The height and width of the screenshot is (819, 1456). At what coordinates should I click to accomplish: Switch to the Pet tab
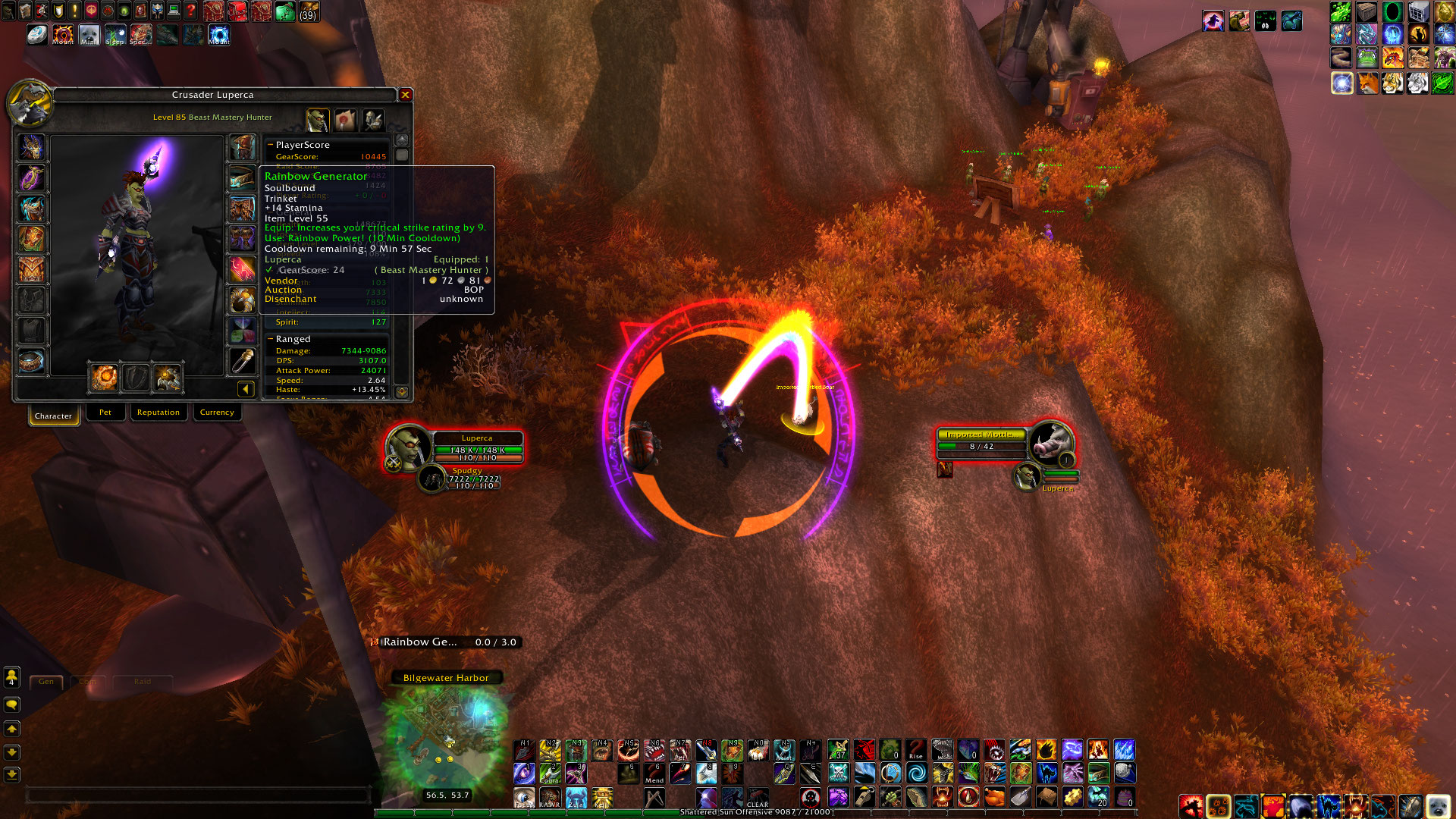[105, 412]
